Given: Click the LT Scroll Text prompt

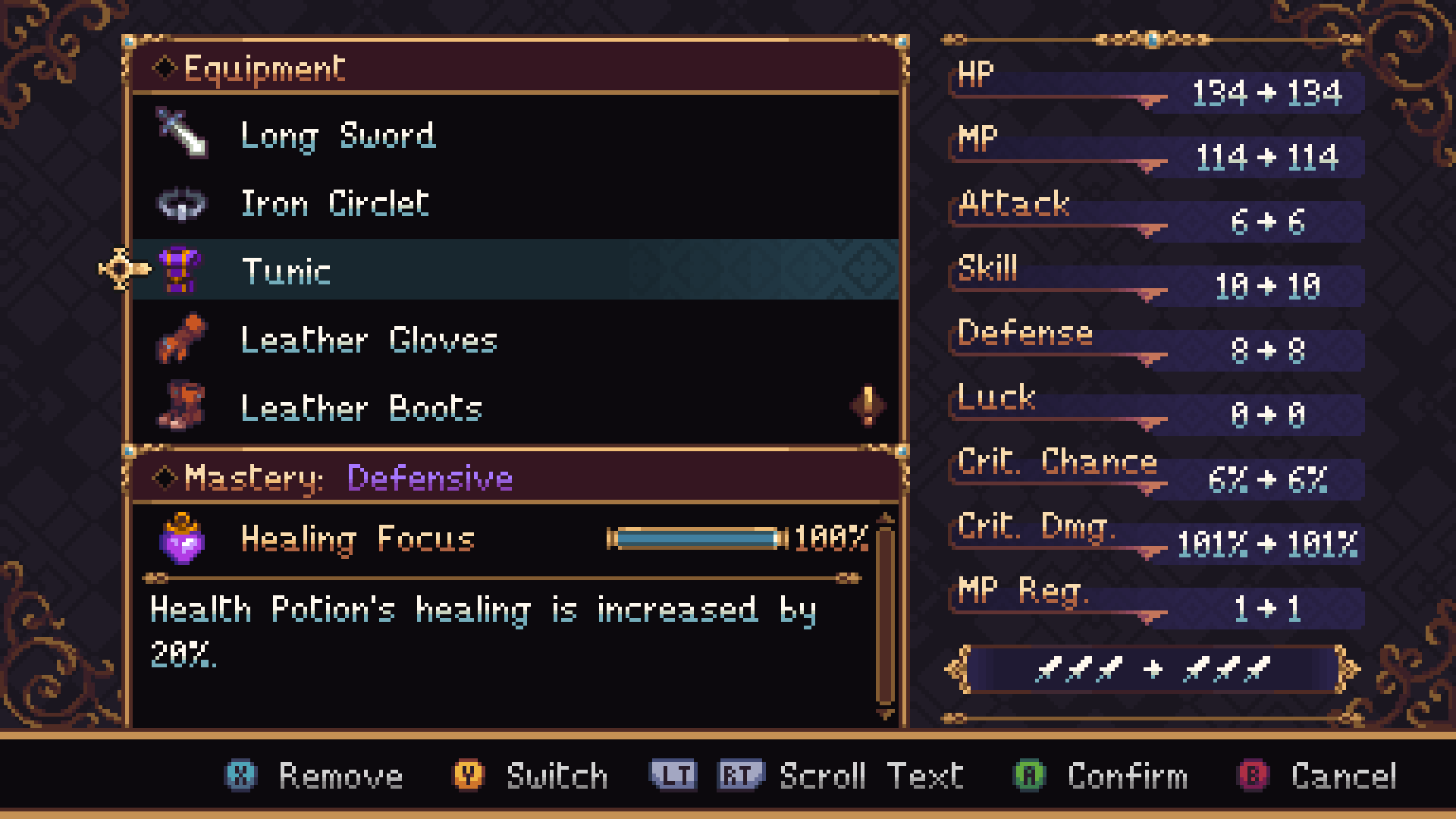Looking at the screenshot, I should click(675, 775).
